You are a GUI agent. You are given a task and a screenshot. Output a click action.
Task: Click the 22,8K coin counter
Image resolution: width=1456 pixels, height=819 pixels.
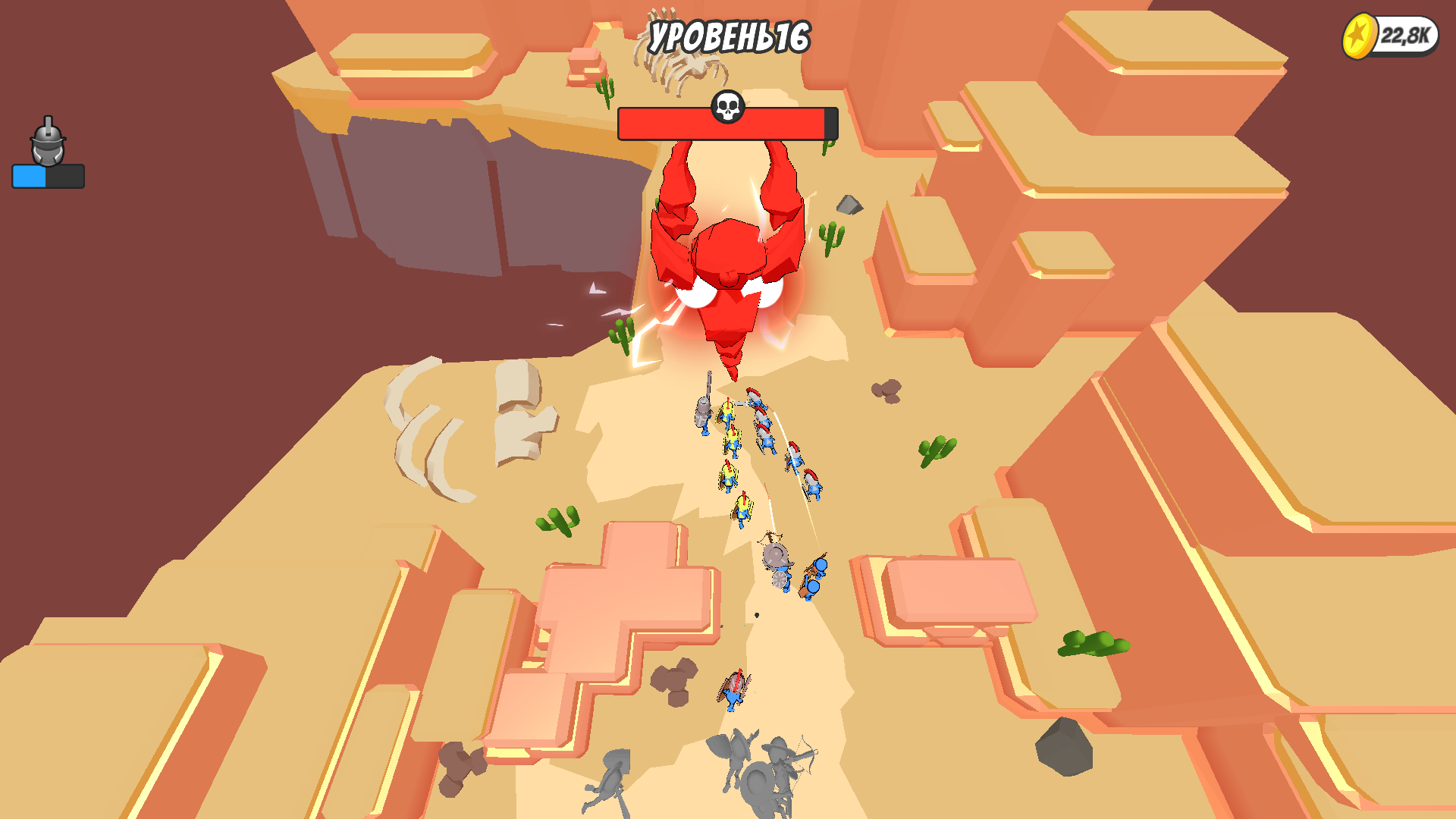(x=1407, y=33)
